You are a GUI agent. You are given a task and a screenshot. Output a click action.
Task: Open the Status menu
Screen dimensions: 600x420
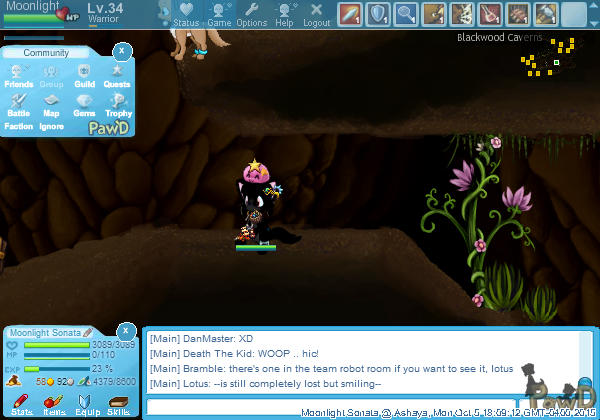(x=186, y=14)
